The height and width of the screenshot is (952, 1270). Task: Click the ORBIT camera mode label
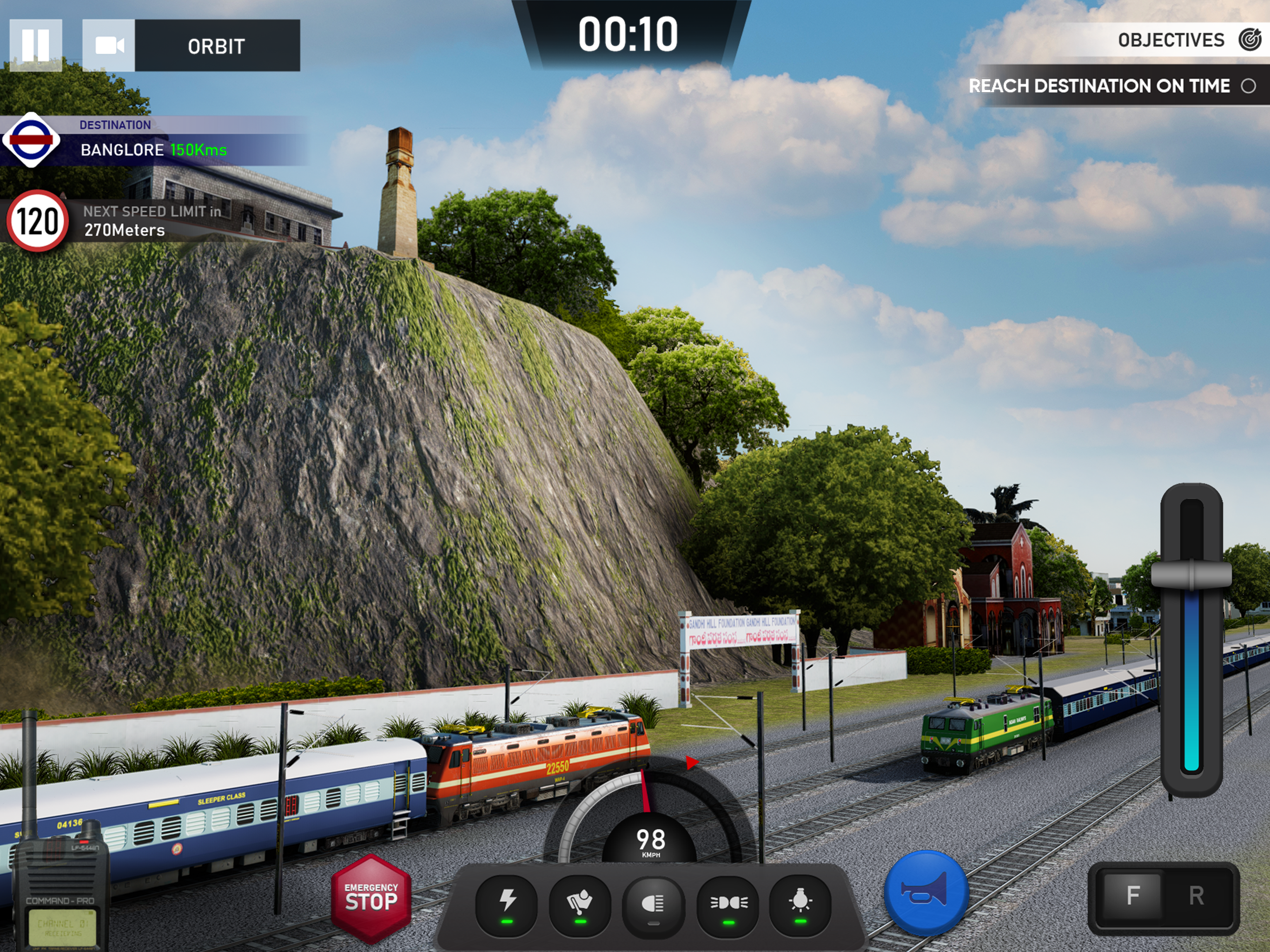217,46
